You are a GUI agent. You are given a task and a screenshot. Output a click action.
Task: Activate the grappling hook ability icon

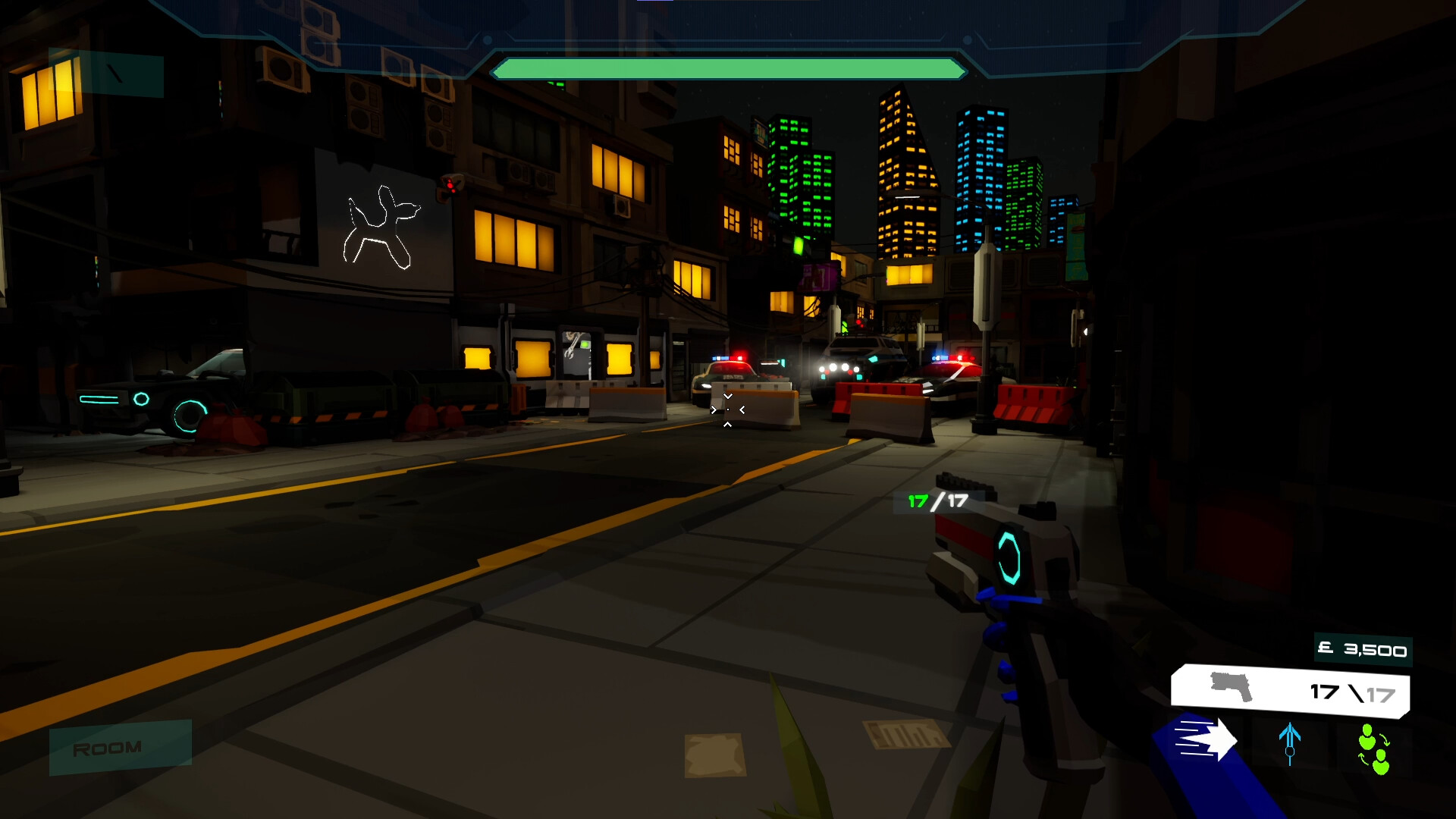coord(1291,739)
